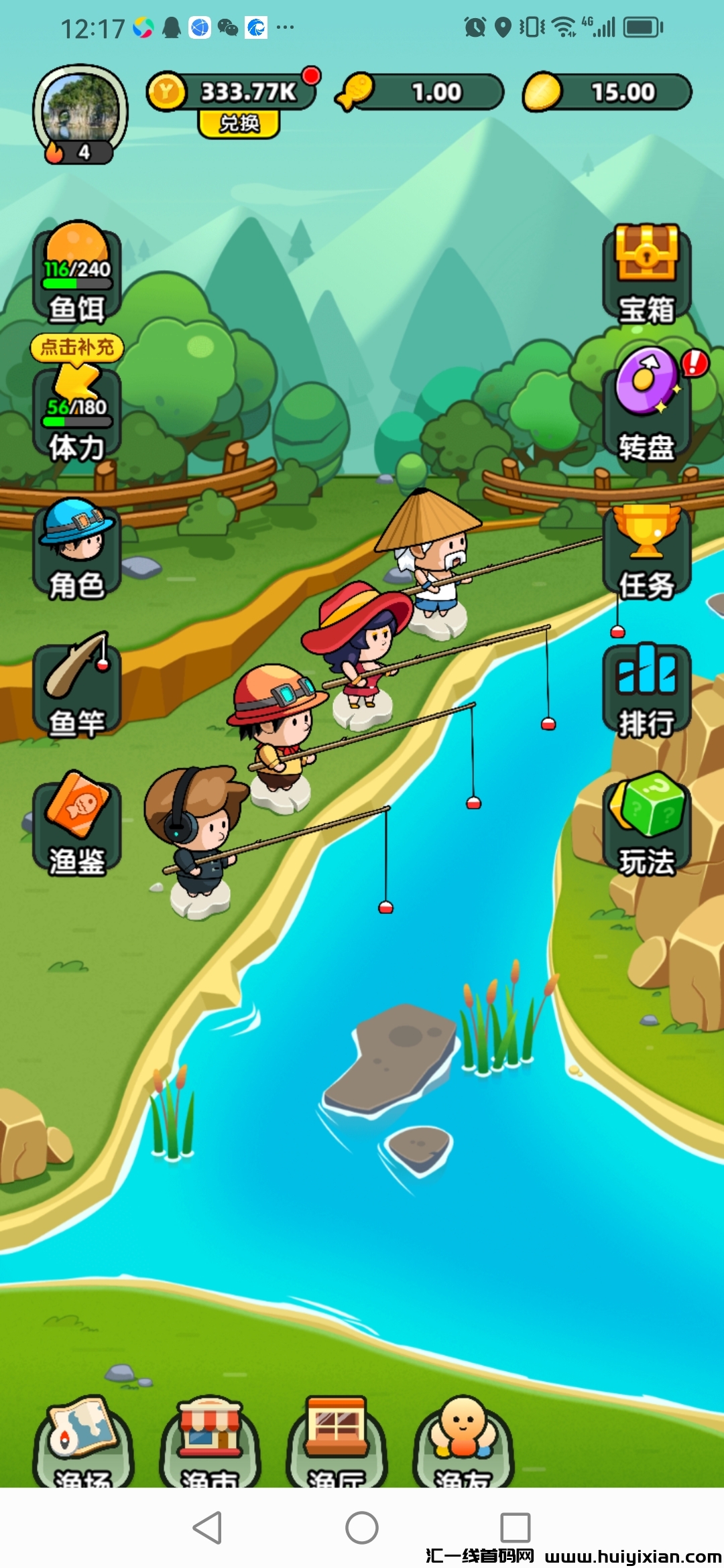Tap the Android home circle button
Screen dimensions: 724x1568
pyautogui.click(x=362, y=1528)
